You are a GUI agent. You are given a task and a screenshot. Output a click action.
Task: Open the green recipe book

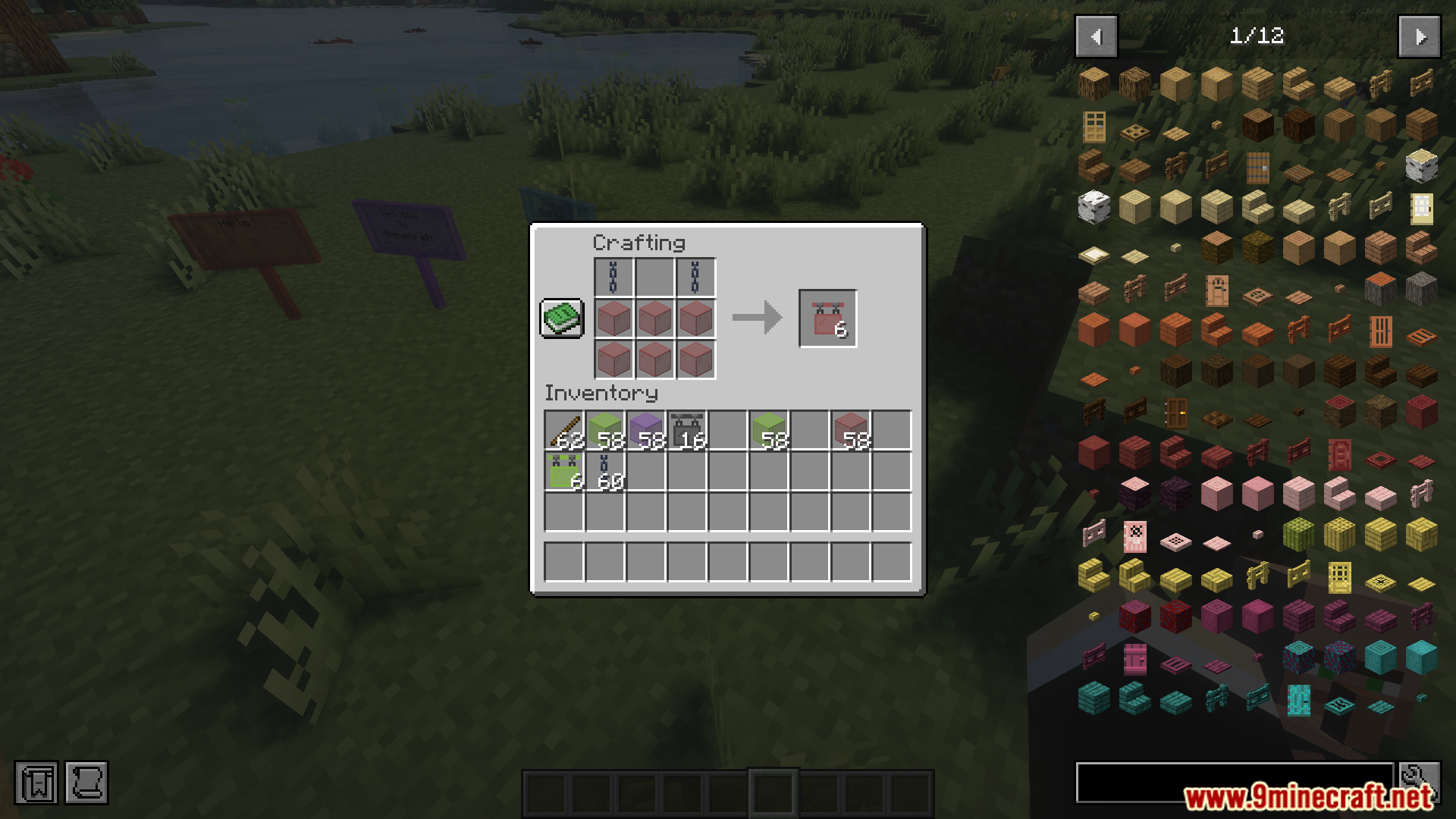click(x=561, y=318)
